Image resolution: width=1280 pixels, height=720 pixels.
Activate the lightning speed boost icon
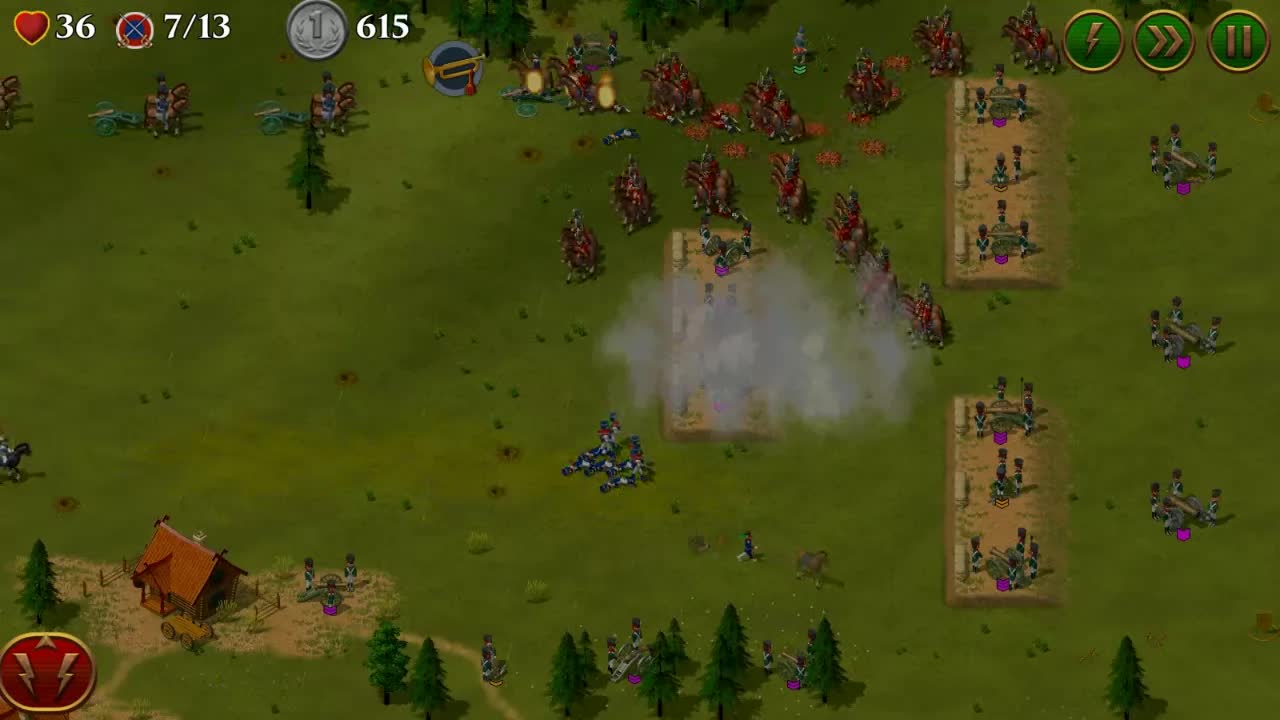1091,41
